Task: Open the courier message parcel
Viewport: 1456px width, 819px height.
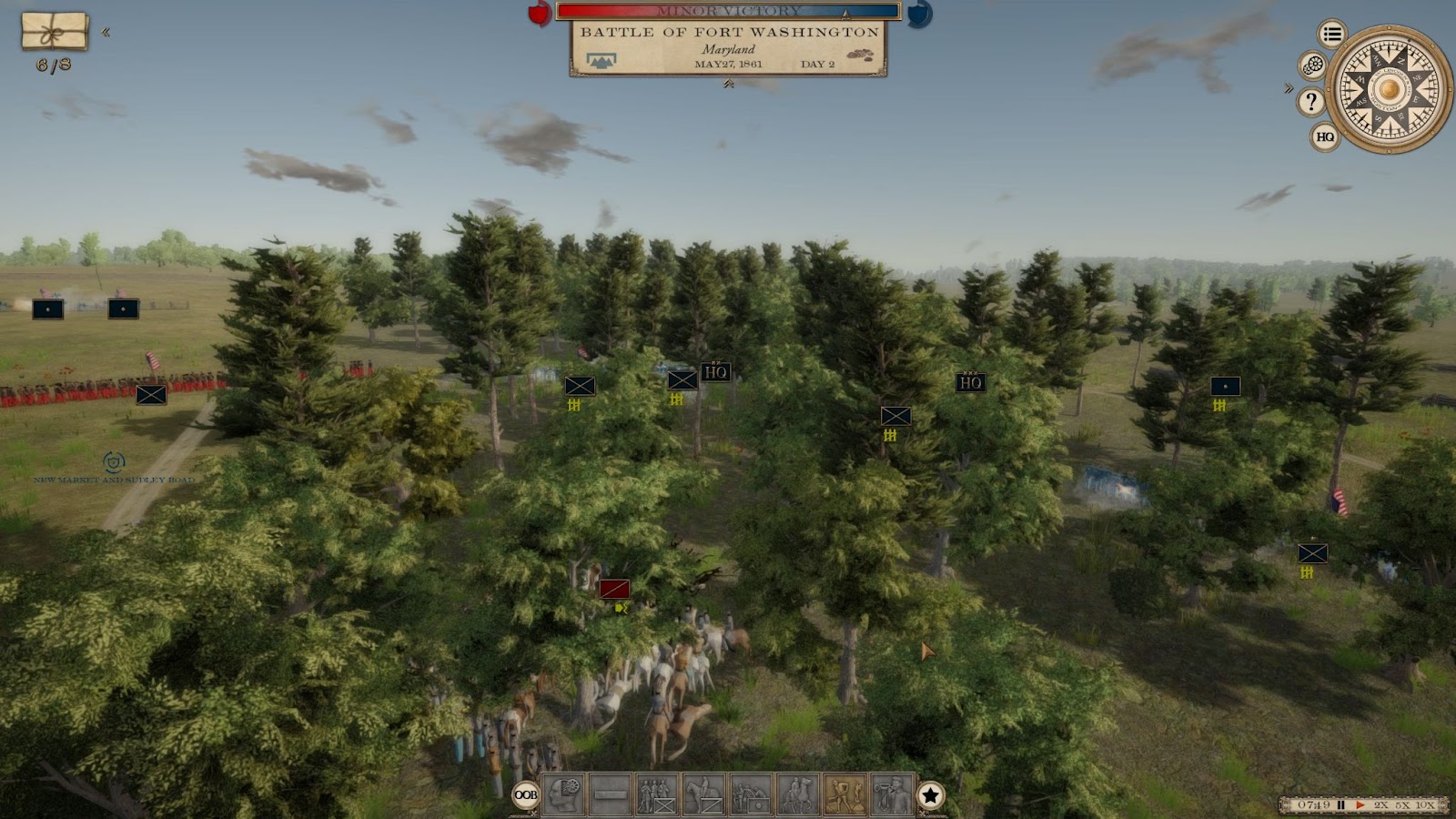Action: point(55,31)
